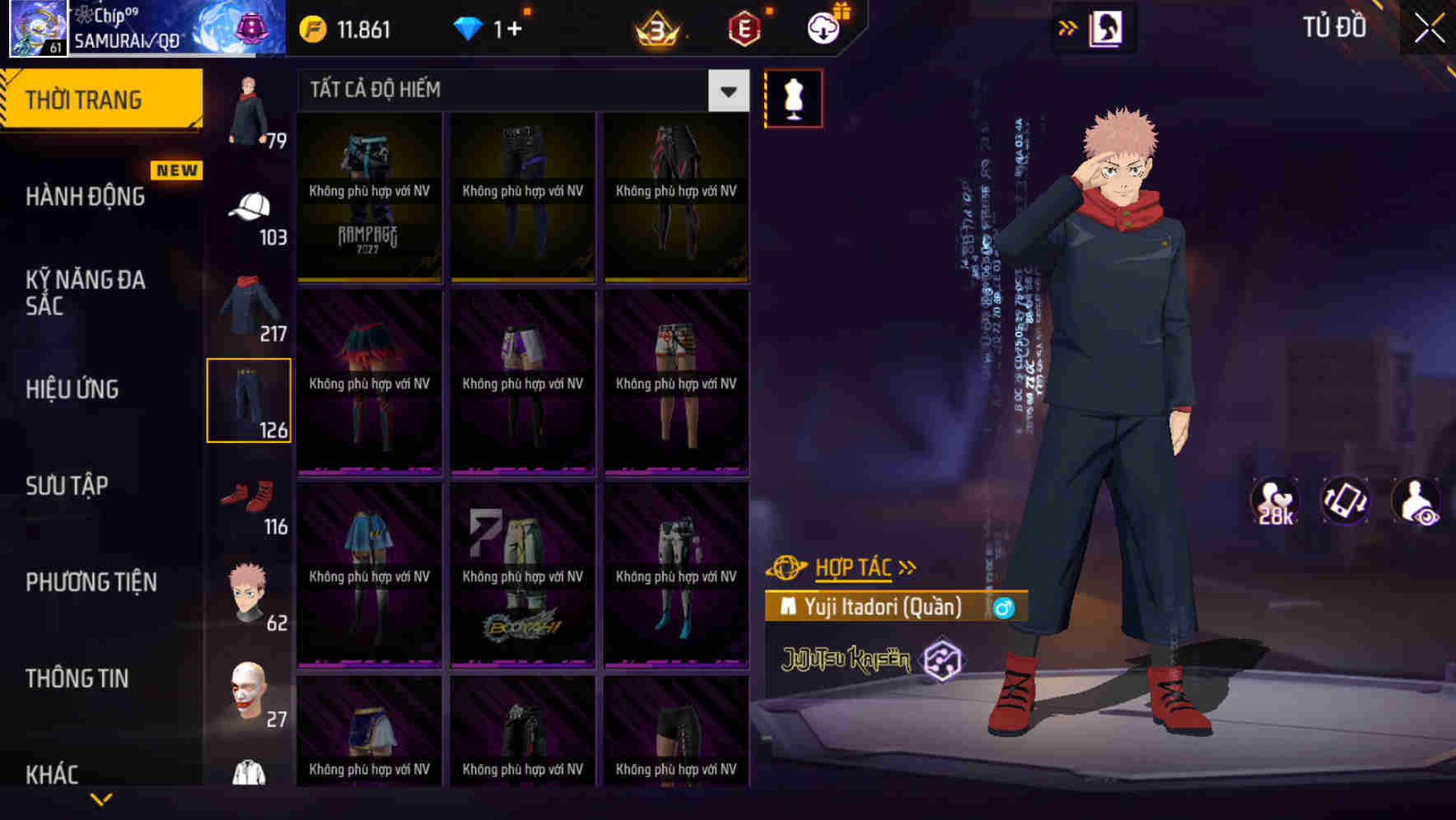Toggle the wardrobe panel icon near top right
The height and width of the screenshot is (820, 1456).
click(x=1108, y=27)
